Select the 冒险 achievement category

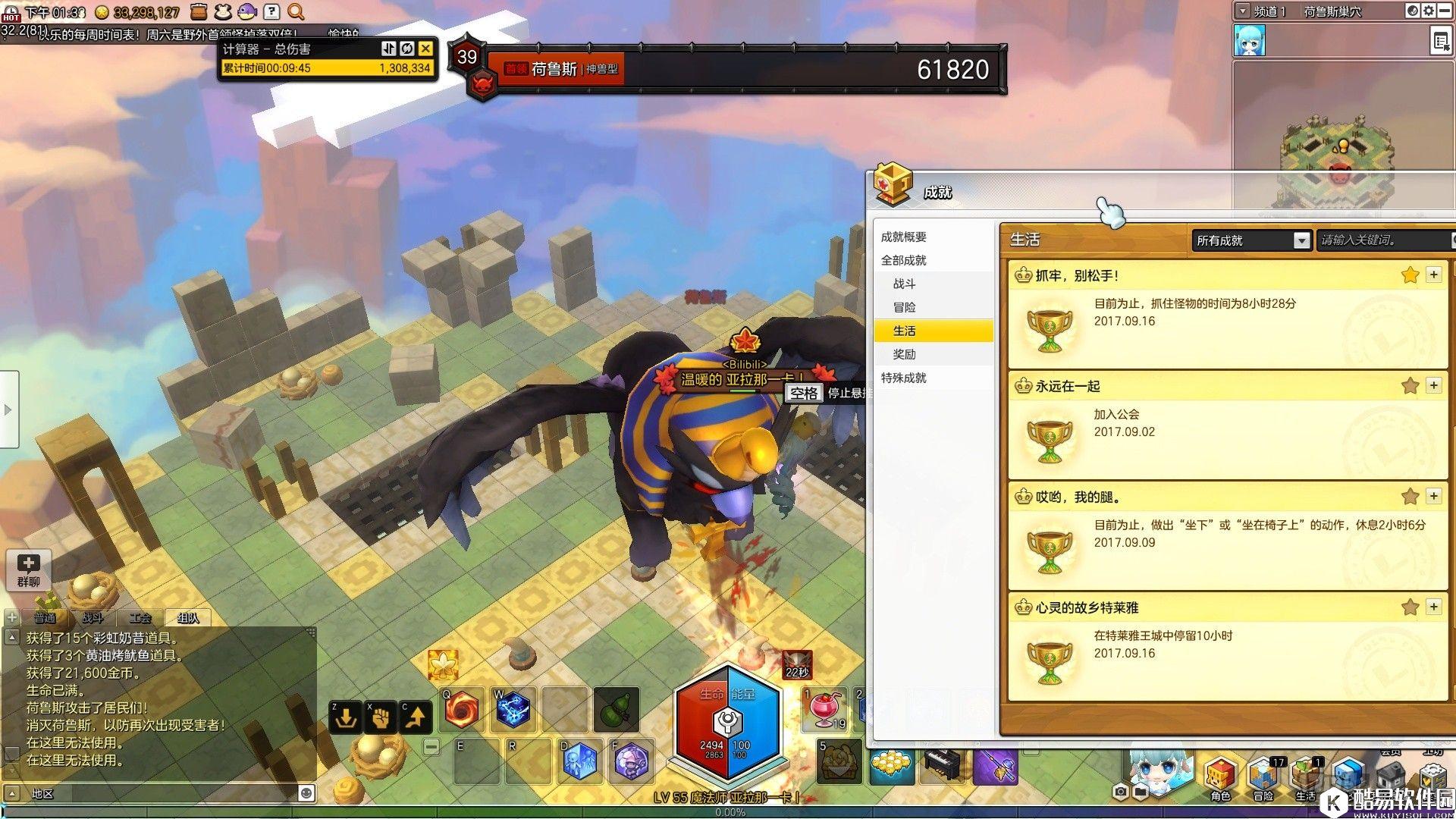(904, 307)
